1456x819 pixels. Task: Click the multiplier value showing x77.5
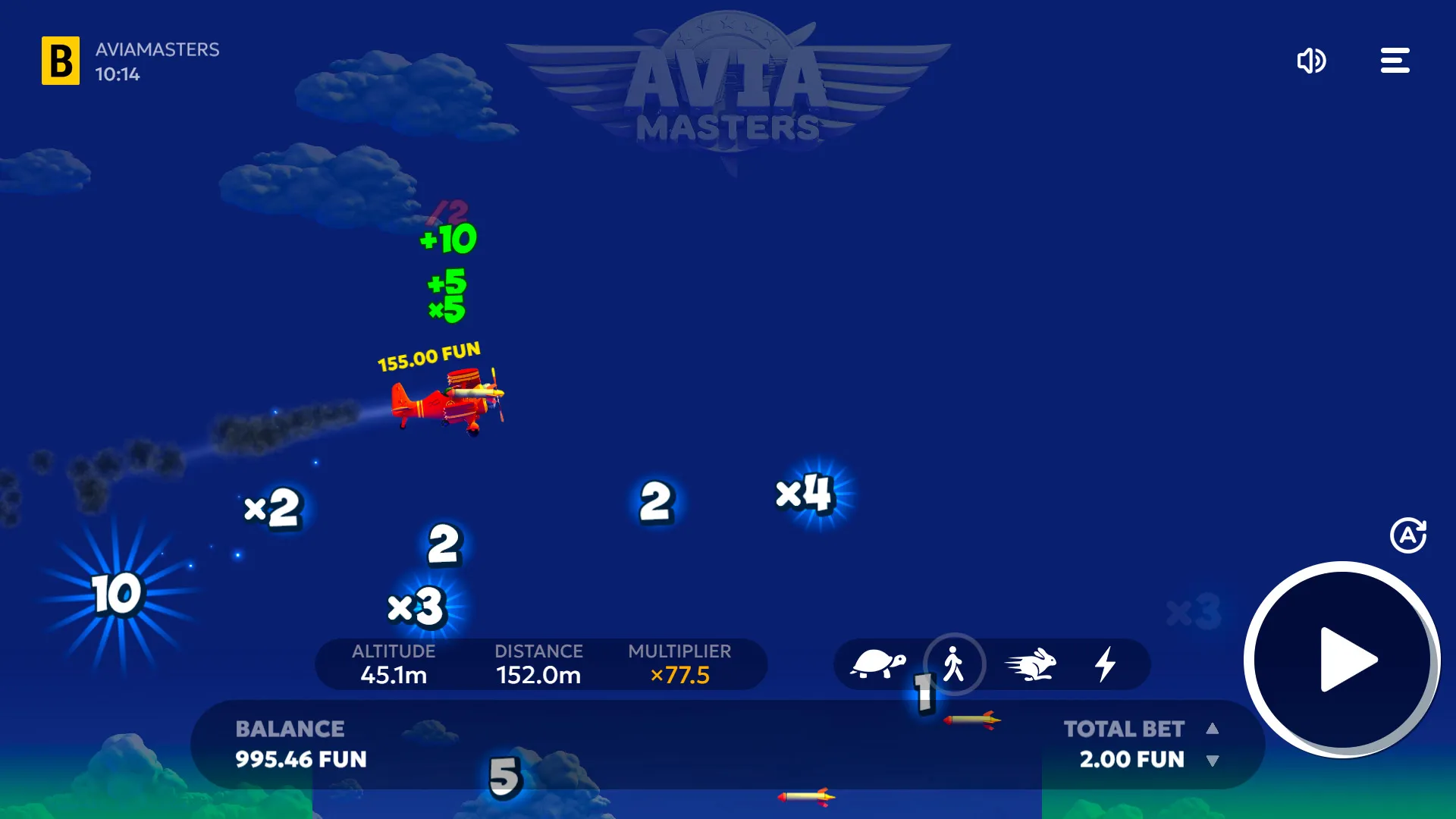click(x=679, y=675)
